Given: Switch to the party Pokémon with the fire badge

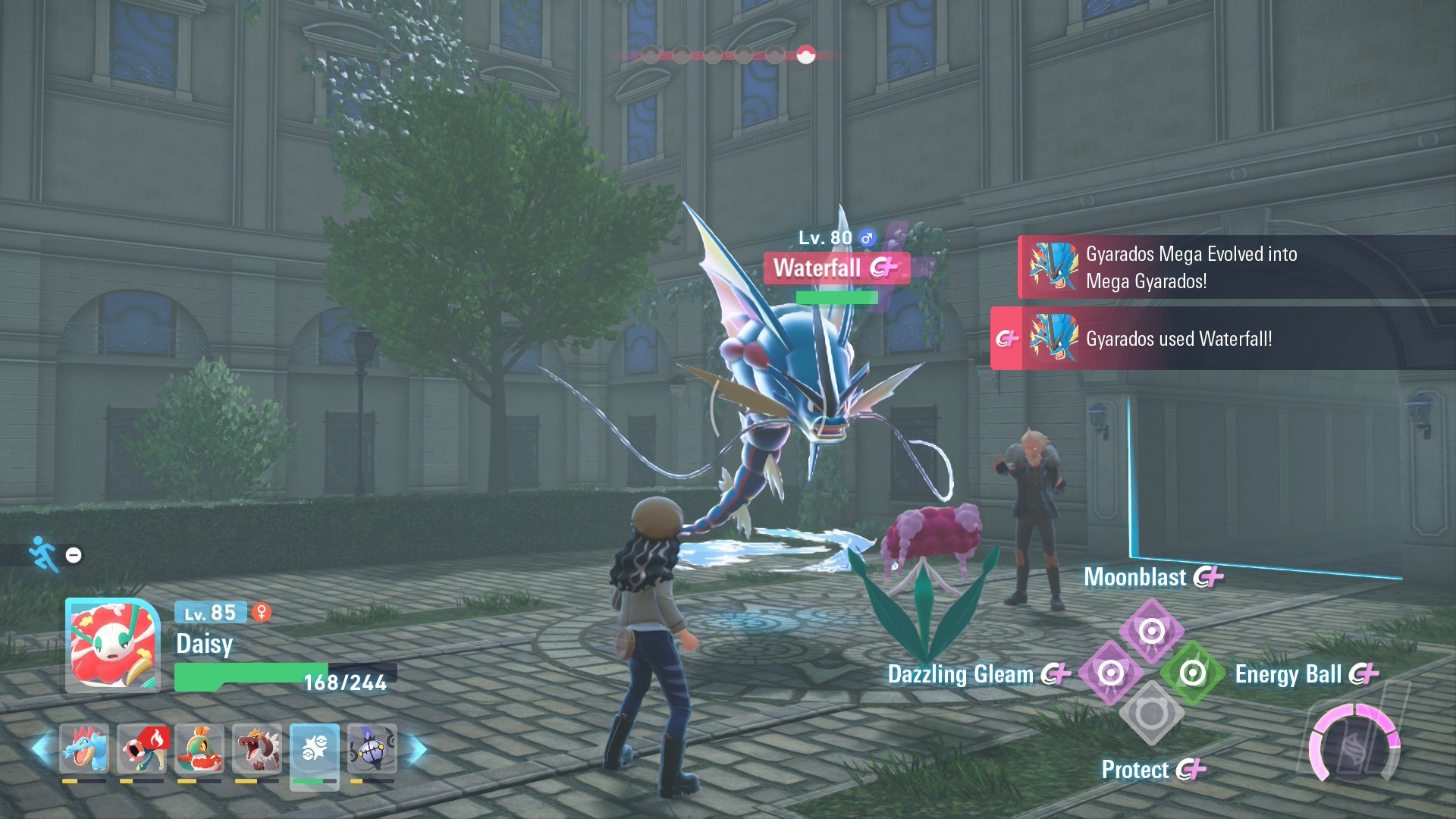Looking at the screenshot, I should [142, 748].
